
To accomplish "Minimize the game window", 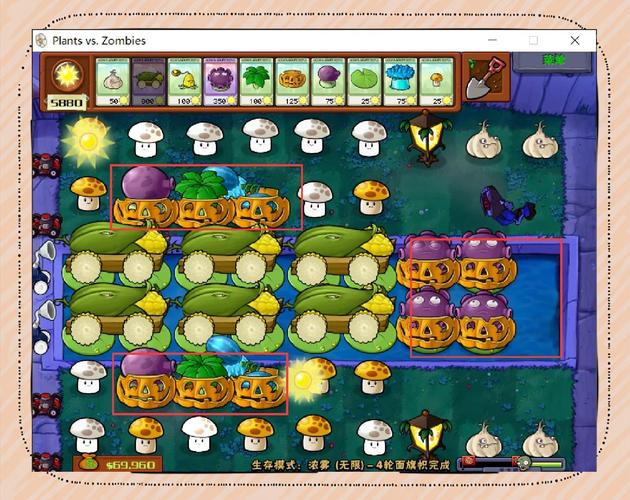I will click(x=491, y=40).
